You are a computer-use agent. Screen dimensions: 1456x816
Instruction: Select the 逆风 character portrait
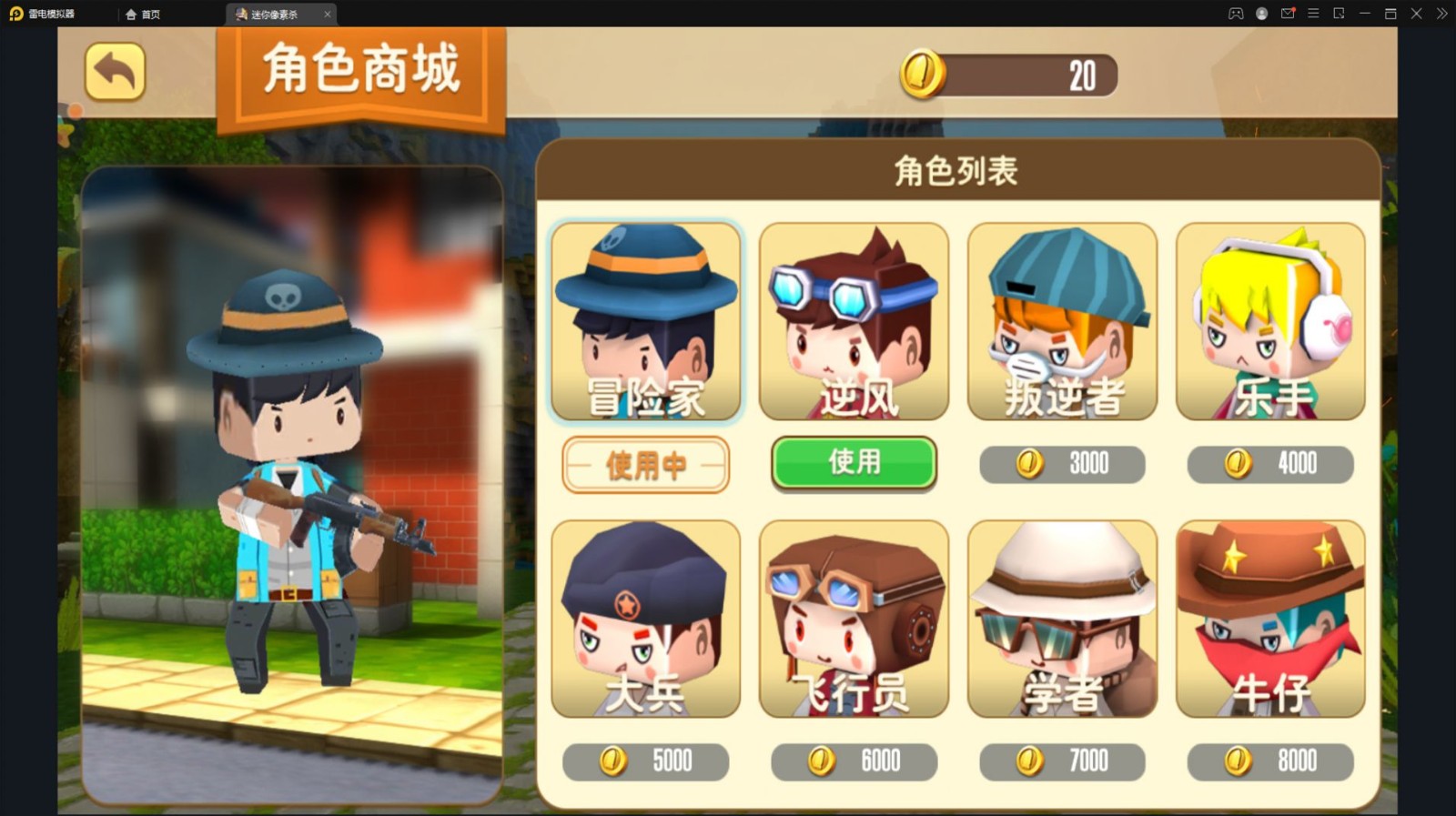(853, 320)
